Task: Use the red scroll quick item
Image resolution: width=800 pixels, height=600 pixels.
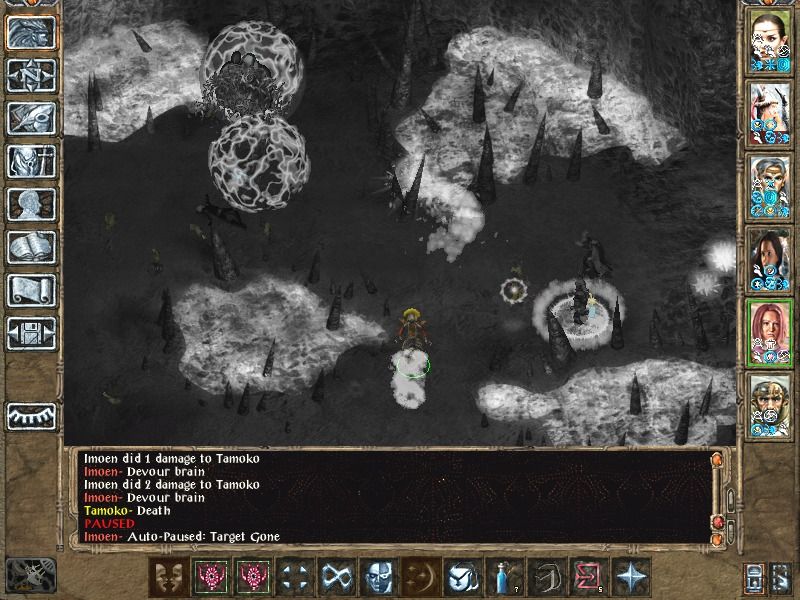Action: (x=584, y=577)
